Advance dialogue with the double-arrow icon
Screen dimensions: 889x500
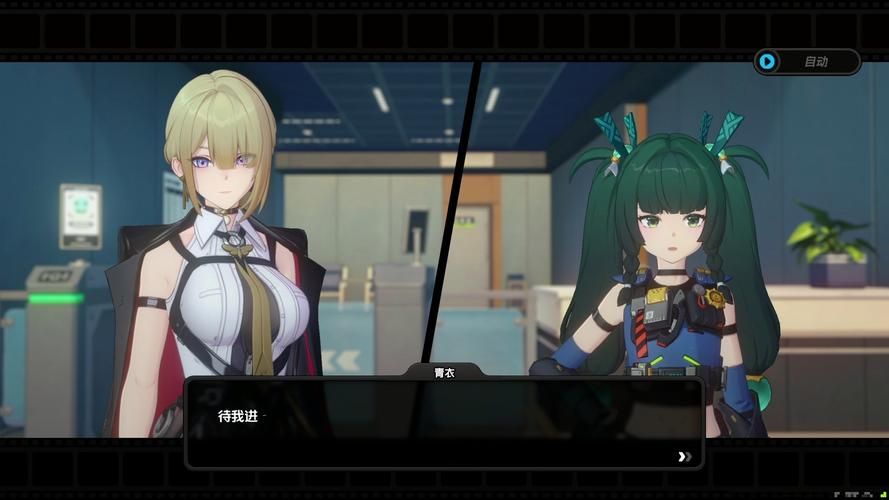[x=684, y=456]
